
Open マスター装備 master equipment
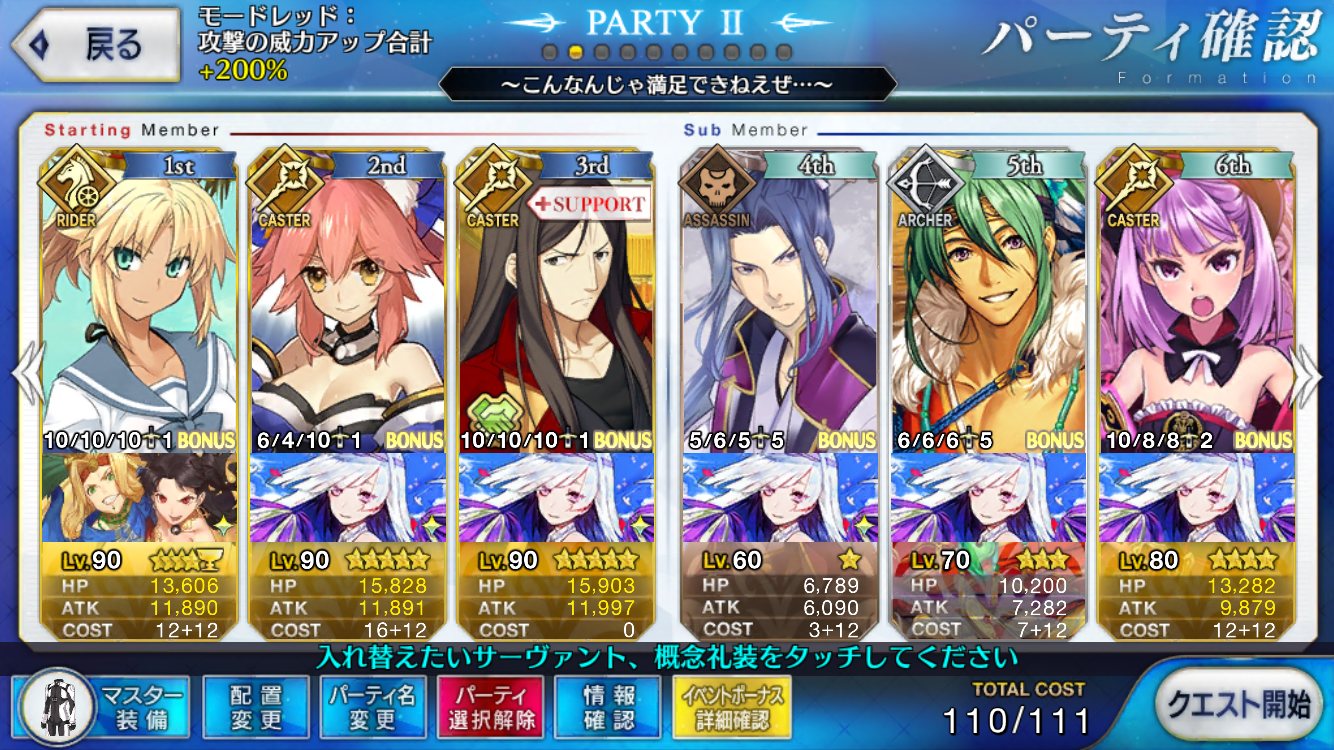[103, 707]
